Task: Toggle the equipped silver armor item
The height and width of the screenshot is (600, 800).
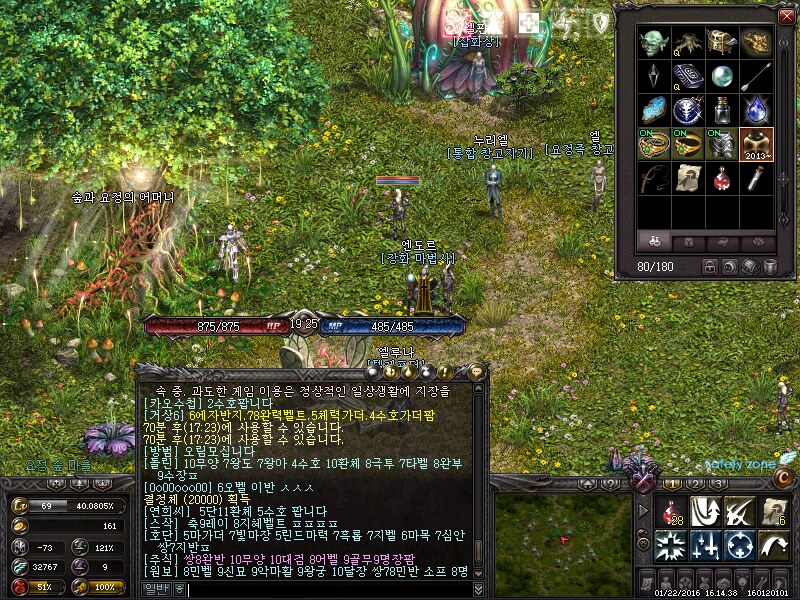Action: tap(721, 144)
